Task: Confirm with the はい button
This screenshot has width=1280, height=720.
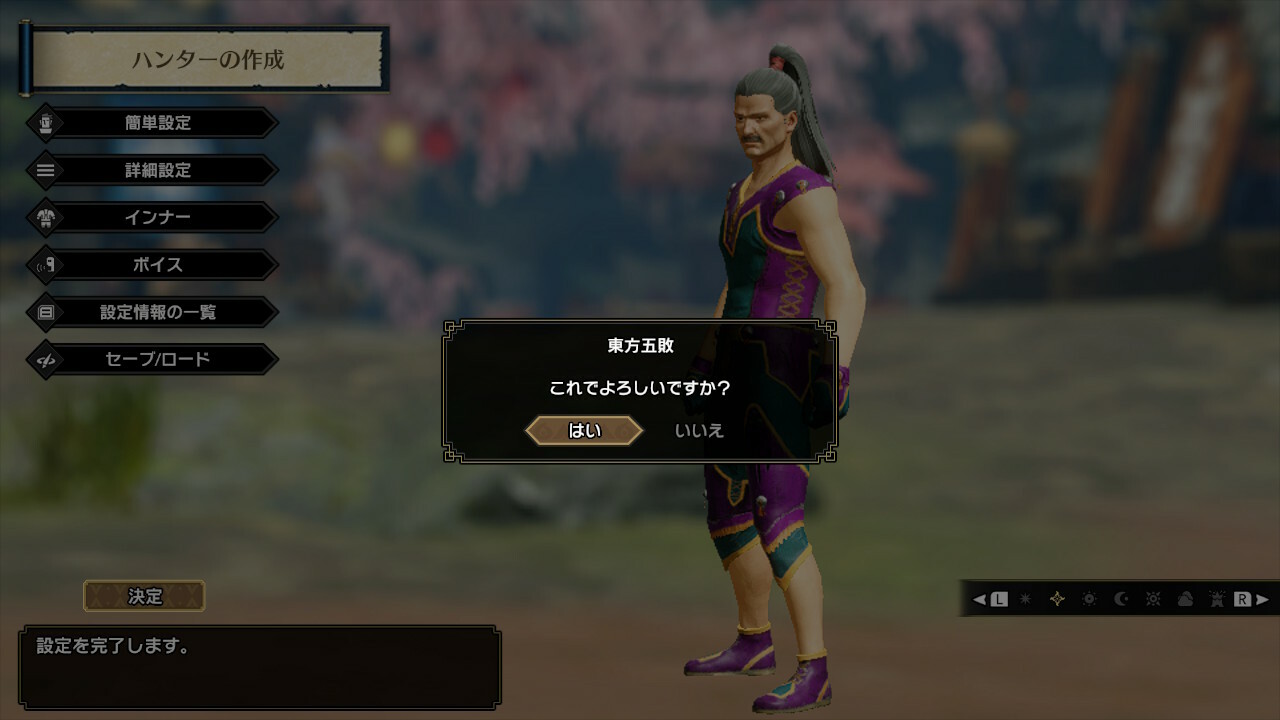Action: pyautogui.click(x=585, y=431)
